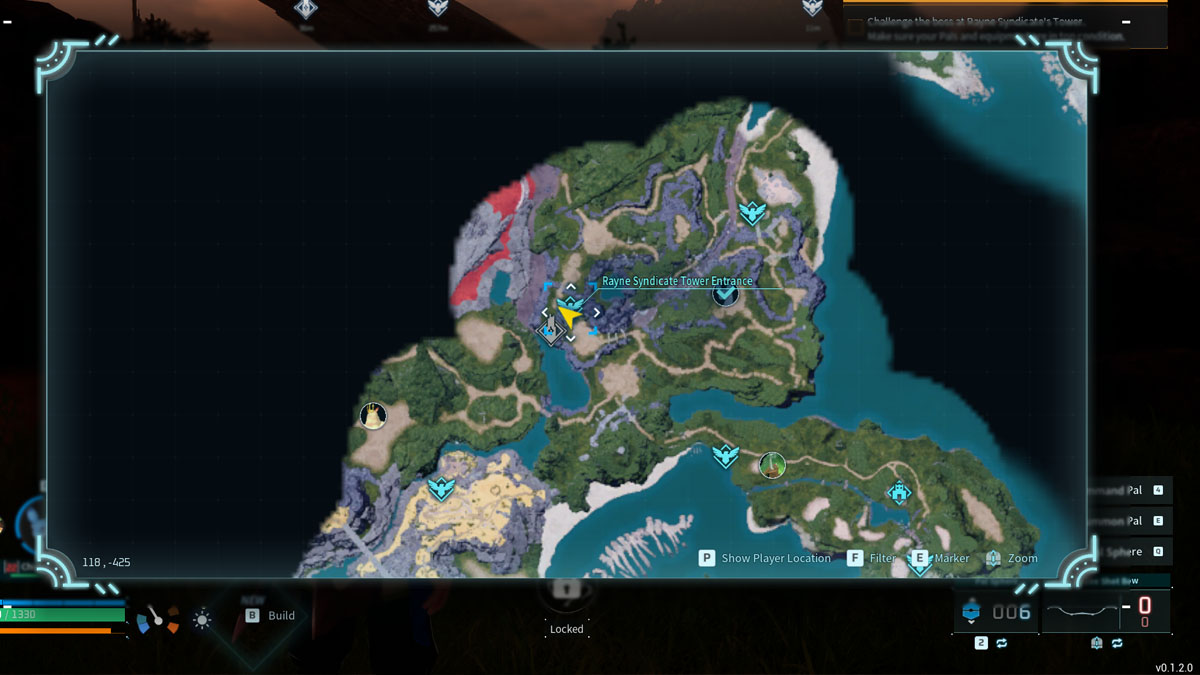Click the checkmark completed-boss map marker

tap(725, 293)
